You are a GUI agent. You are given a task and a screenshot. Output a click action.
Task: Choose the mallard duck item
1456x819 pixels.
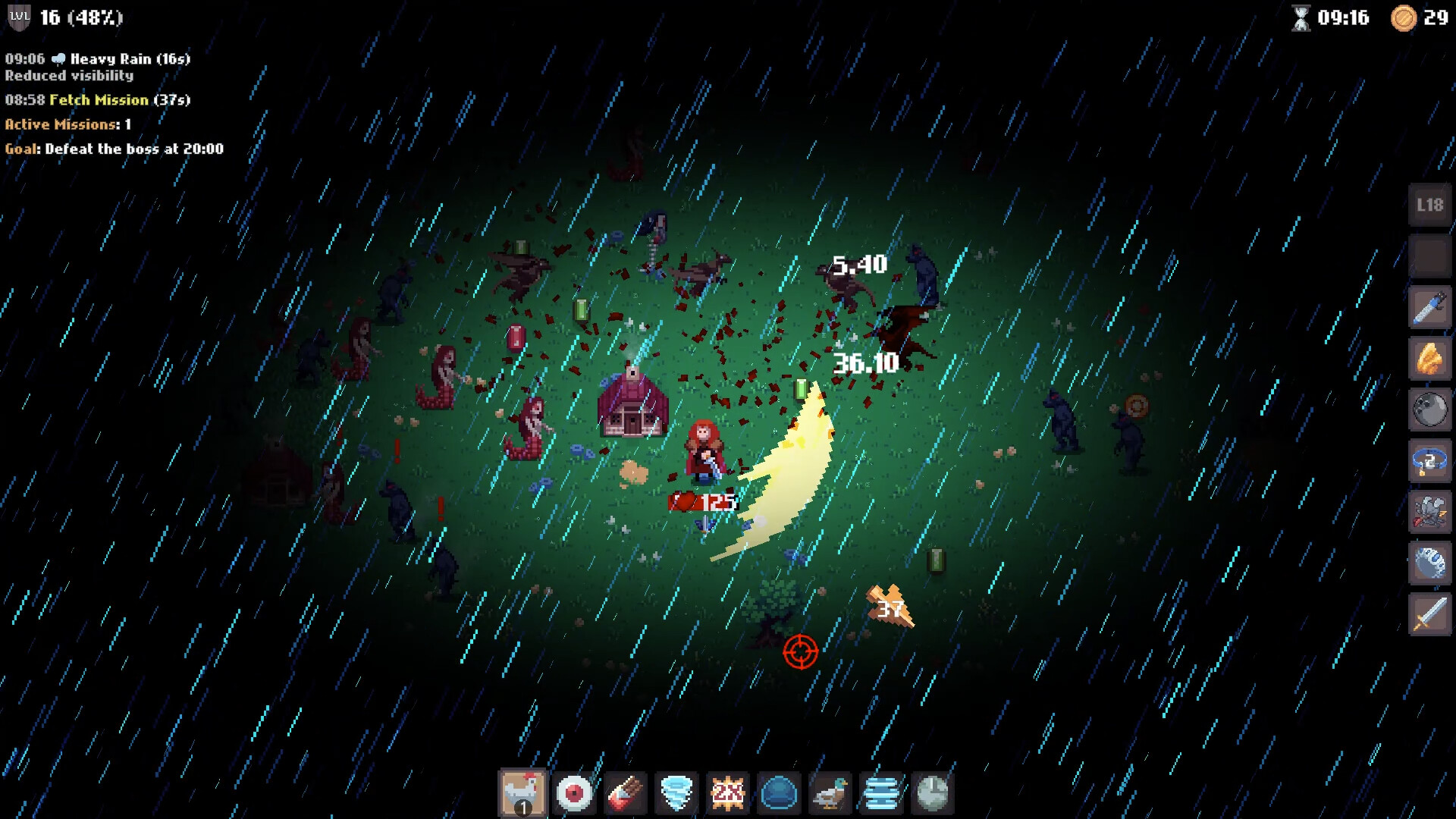coord(830,793)
